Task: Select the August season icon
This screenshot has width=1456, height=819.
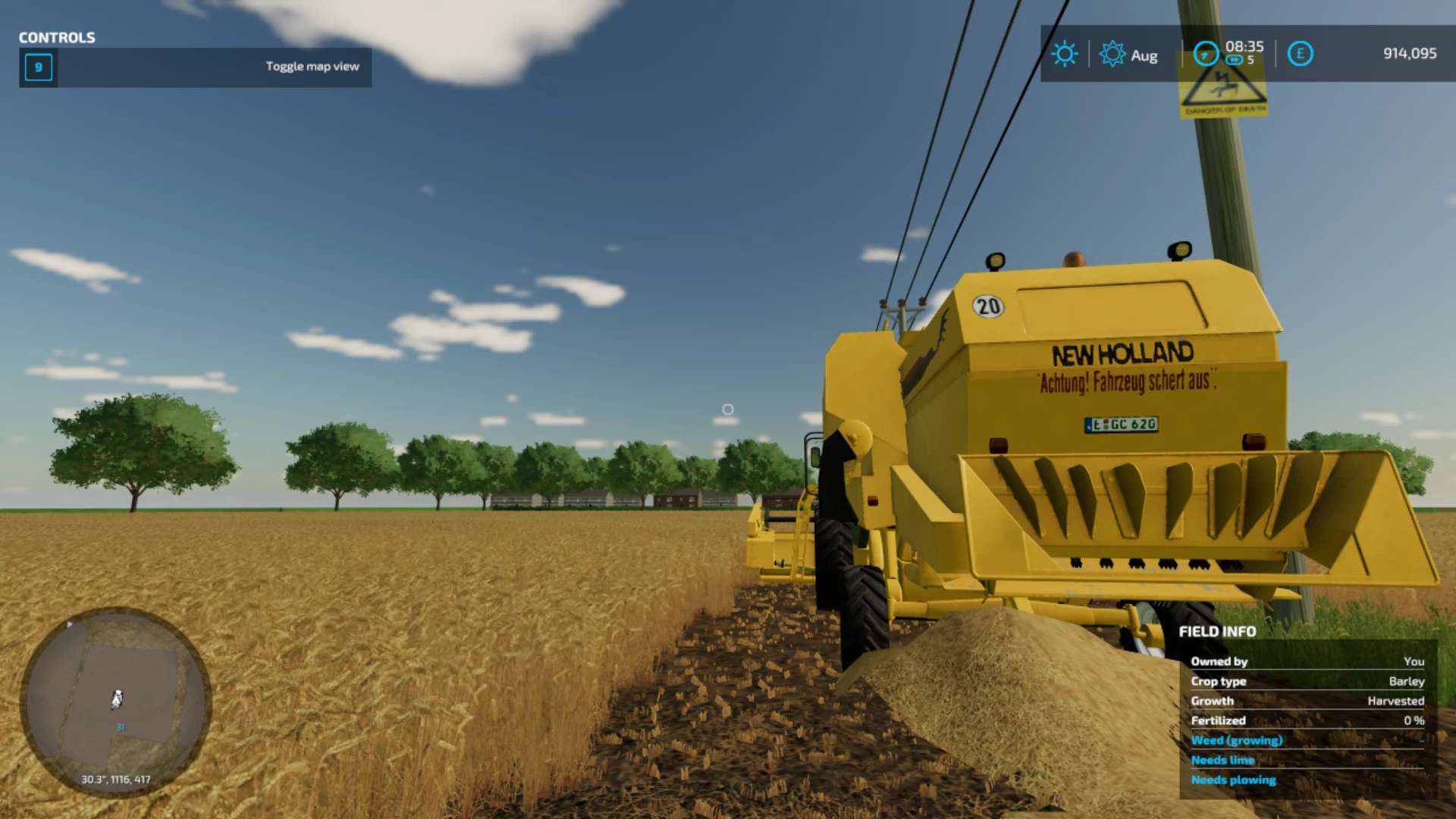Action: tap(1112, 54)
